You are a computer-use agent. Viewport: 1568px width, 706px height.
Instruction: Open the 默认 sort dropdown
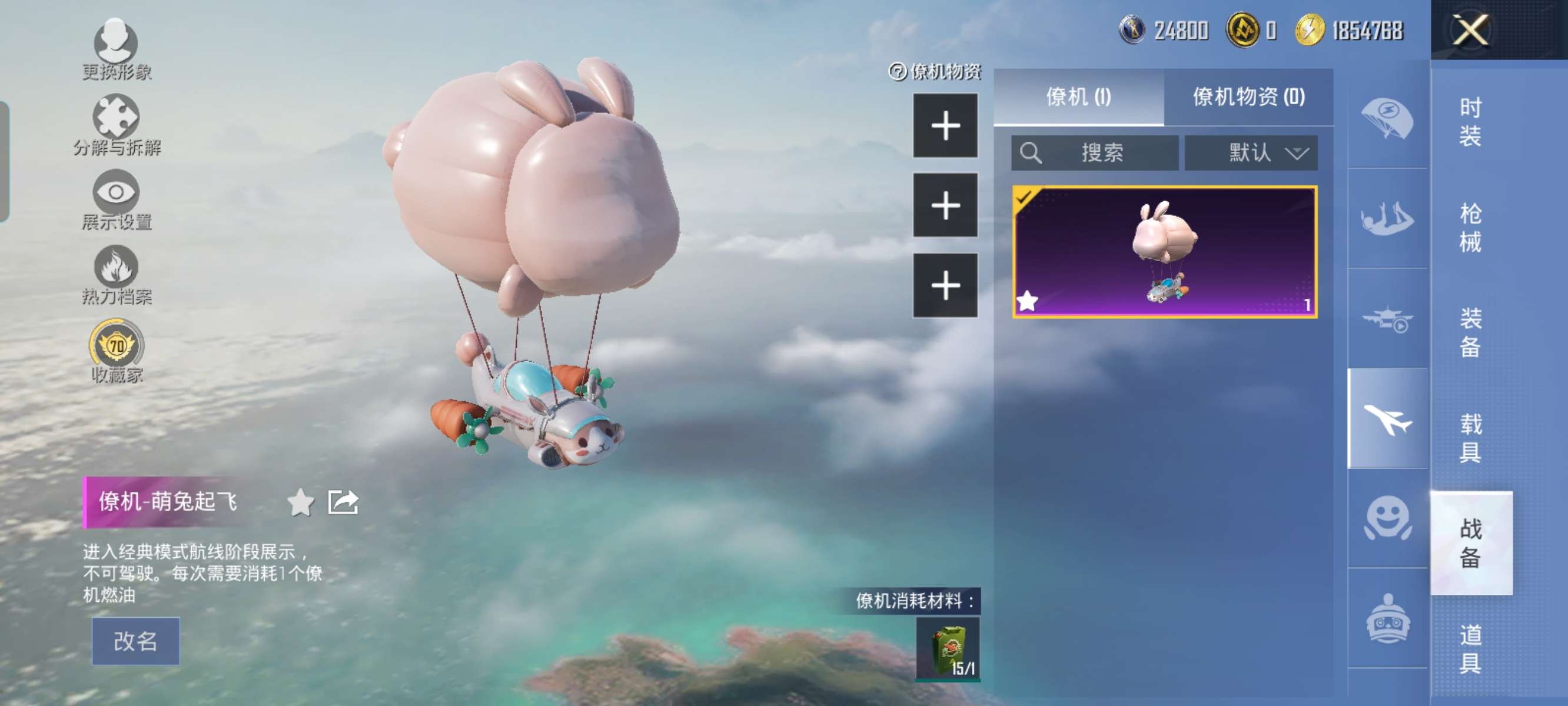1251,152
